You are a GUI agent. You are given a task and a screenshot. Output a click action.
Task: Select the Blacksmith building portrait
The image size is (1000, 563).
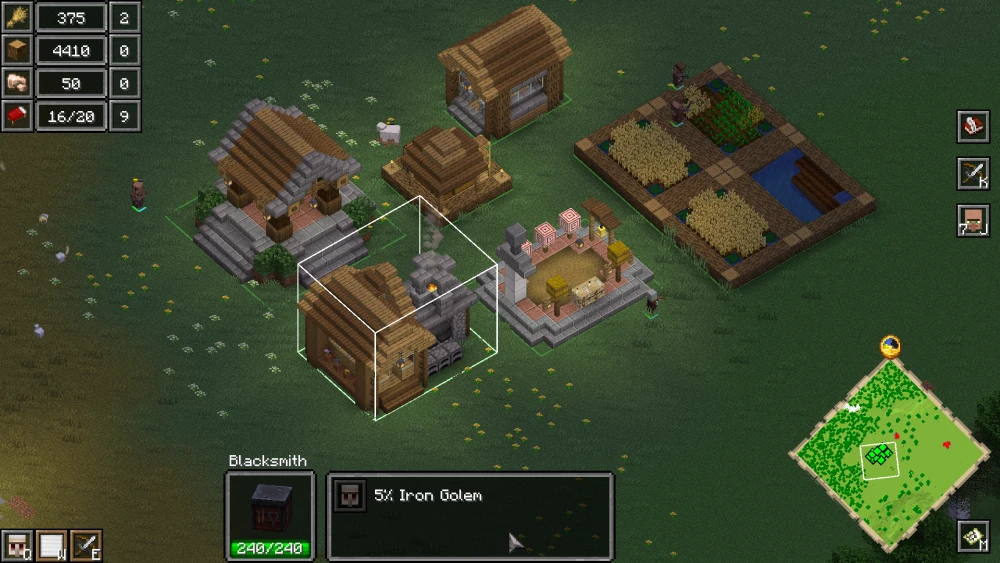pyautogui.click(x=269, y=507)
